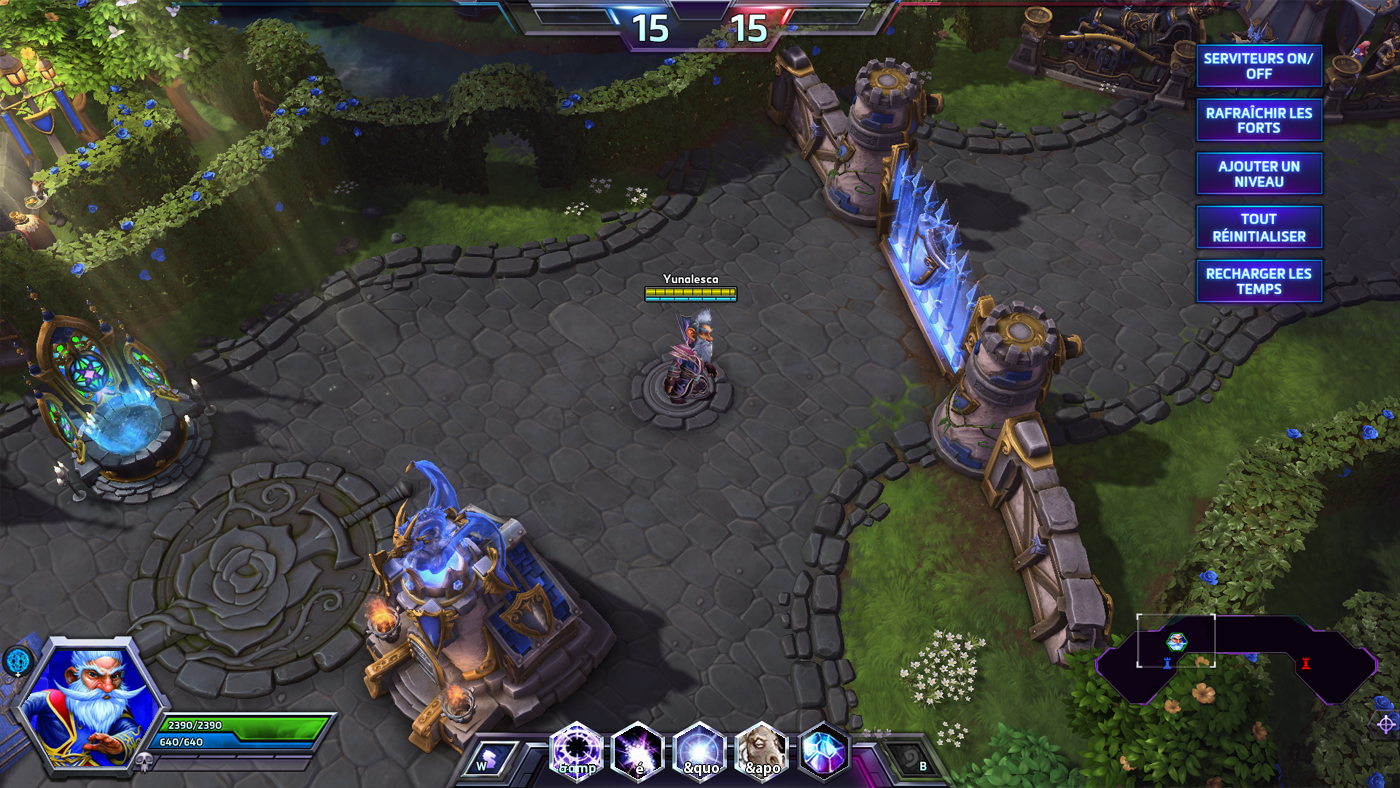
Task: Activate the sheep polymorph ability
Action: point(761,750)
